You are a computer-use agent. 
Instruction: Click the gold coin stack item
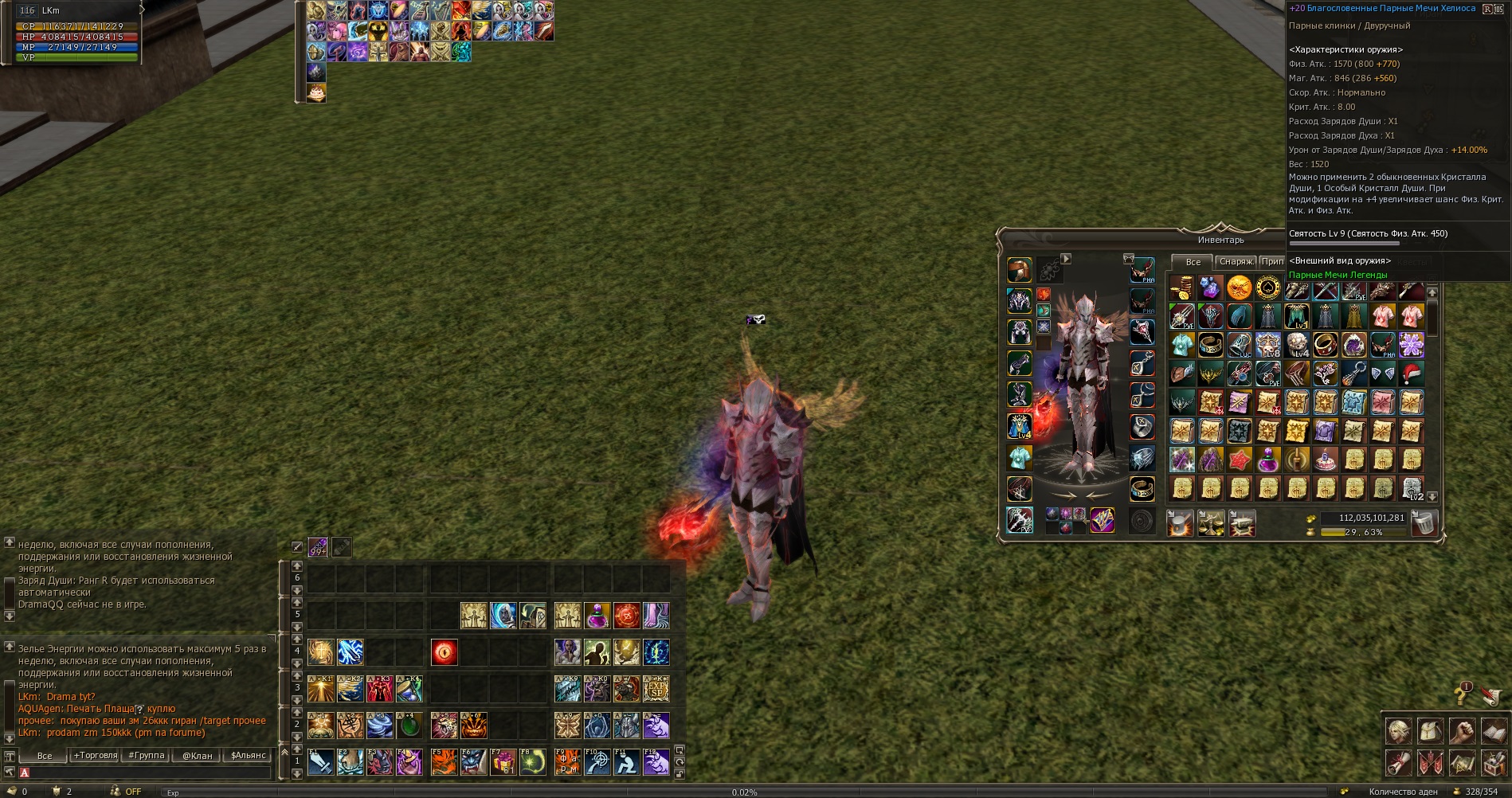coord(1181,288)
